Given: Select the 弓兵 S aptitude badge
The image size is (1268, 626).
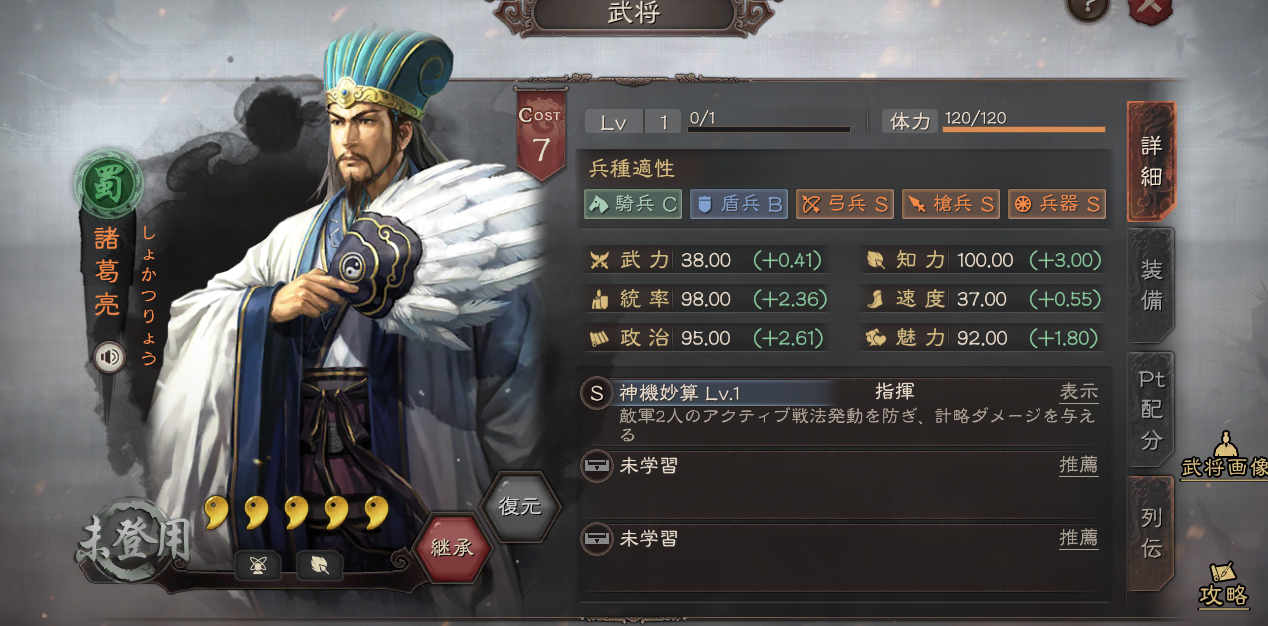Looking at the screenshot, I should [845, 204].
